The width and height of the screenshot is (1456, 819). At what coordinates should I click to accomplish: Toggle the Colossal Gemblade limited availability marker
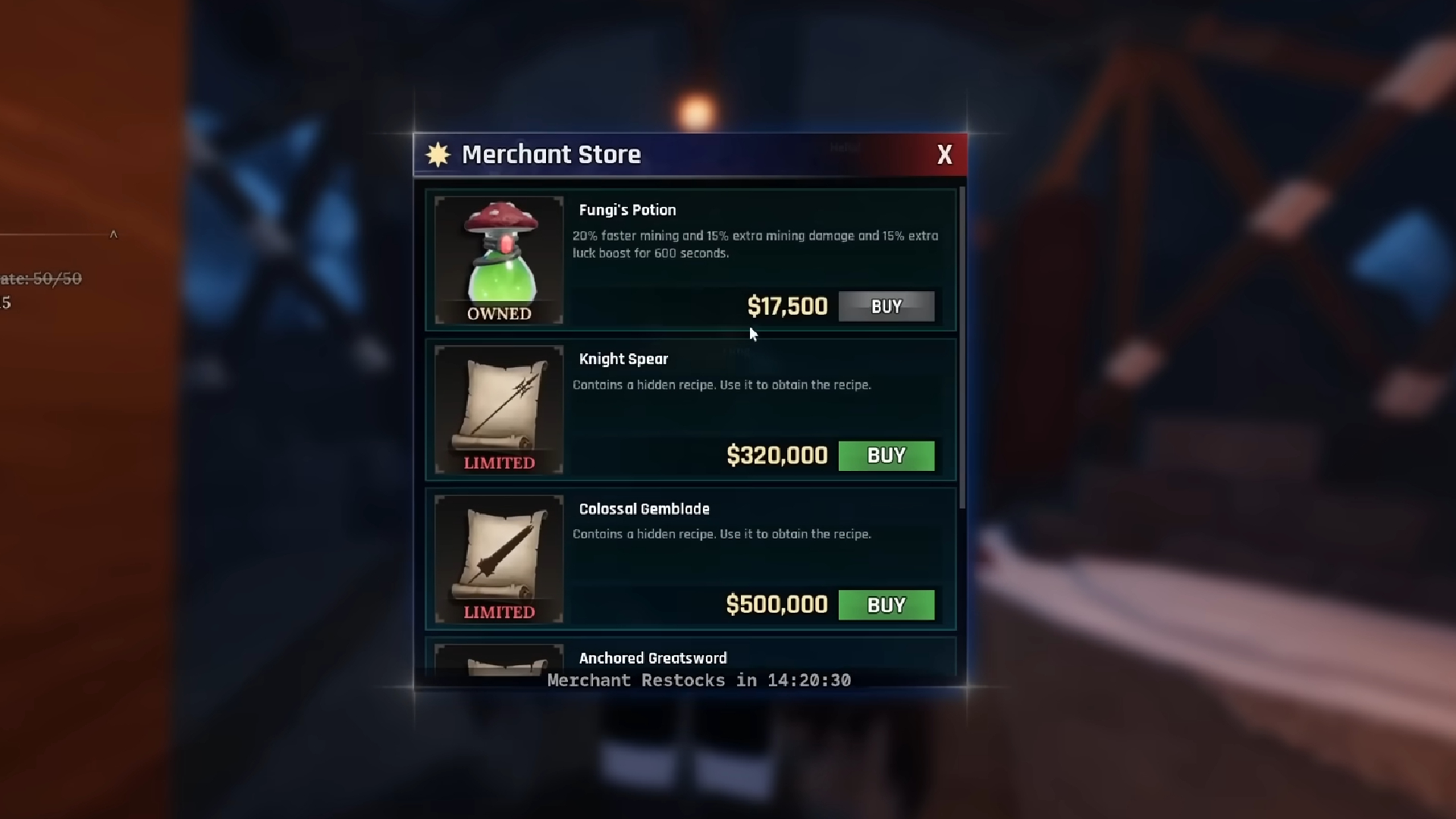click(498, 610)
